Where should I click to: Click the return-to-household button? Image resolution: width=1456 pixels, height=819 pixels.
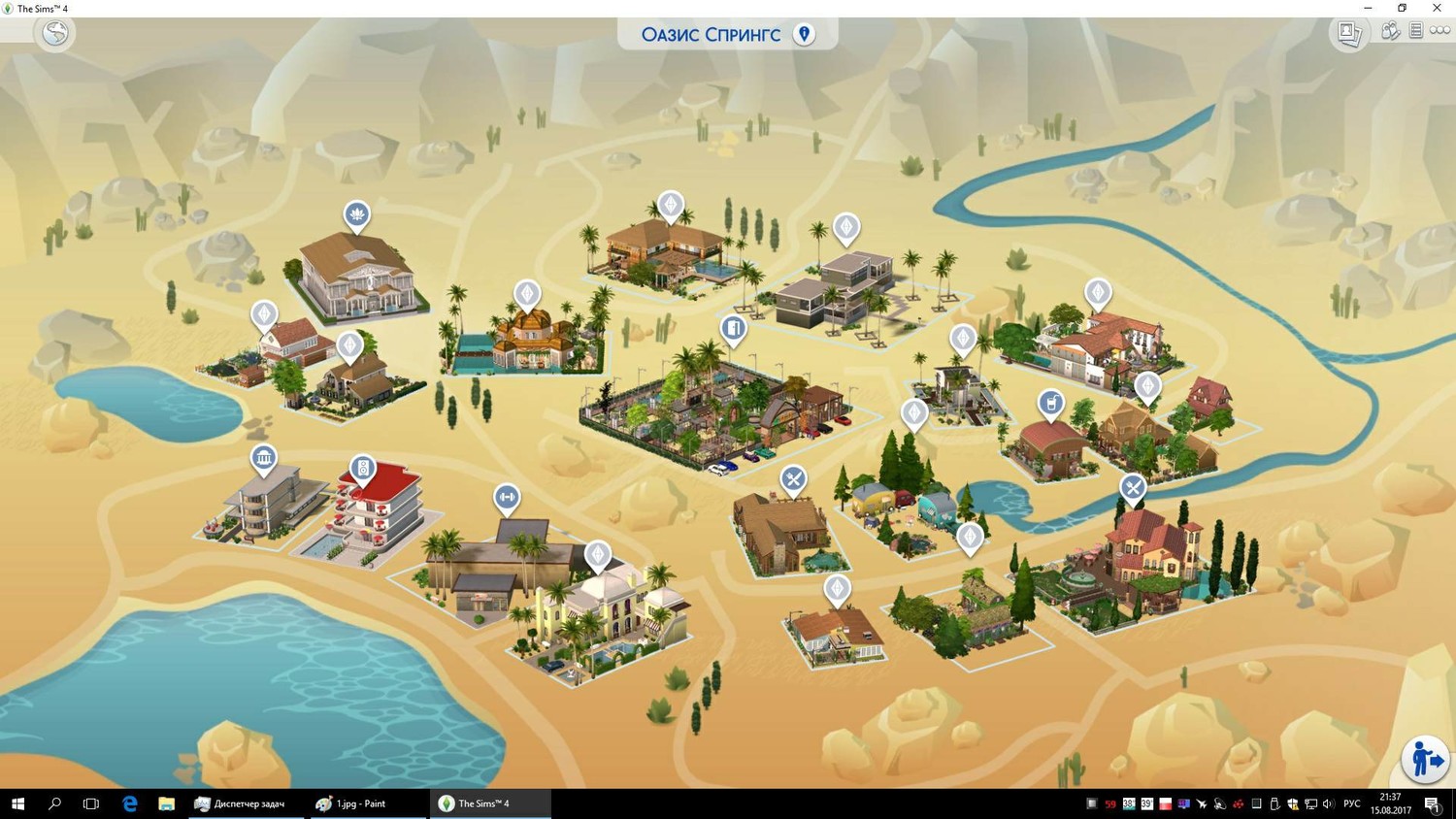(x=1424, y=759)
